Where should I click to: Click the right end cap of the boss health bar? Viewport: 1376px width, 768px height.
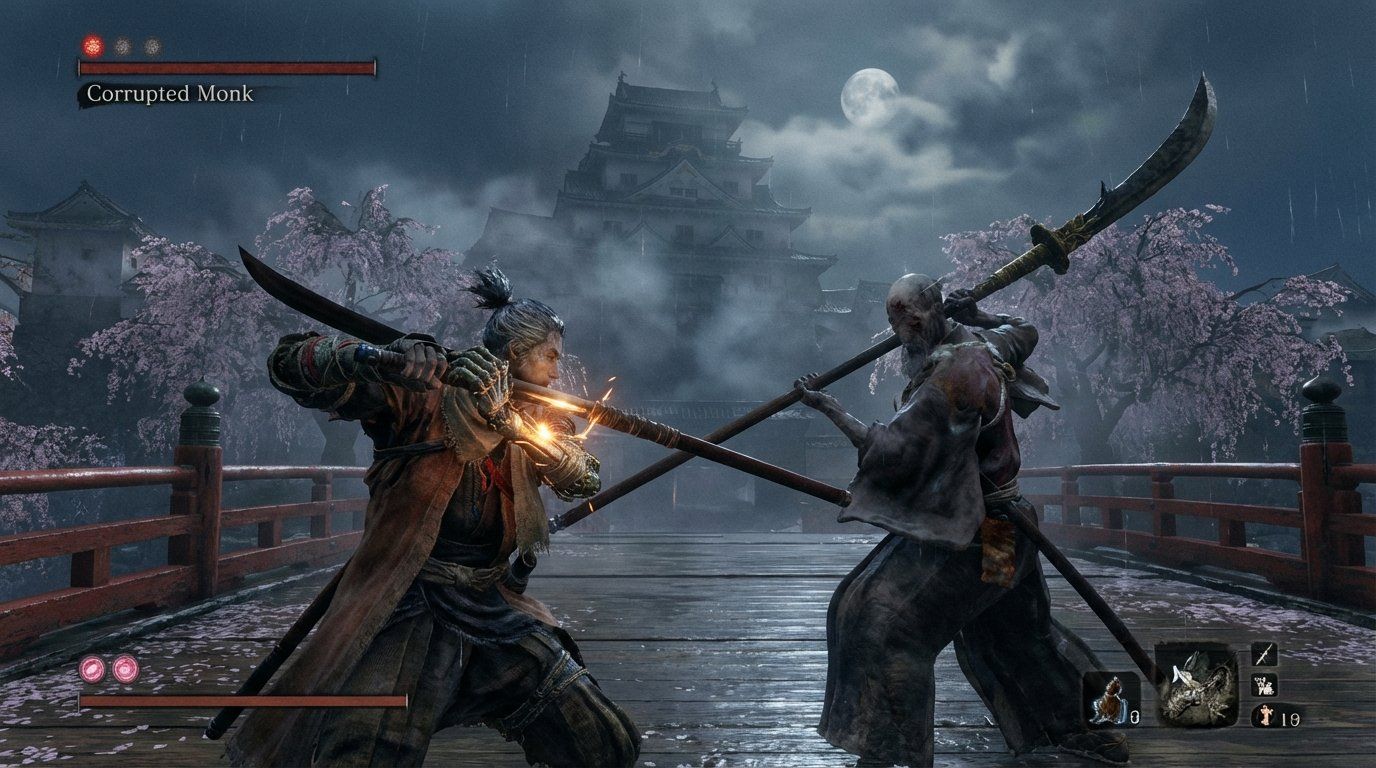(375, 67)
